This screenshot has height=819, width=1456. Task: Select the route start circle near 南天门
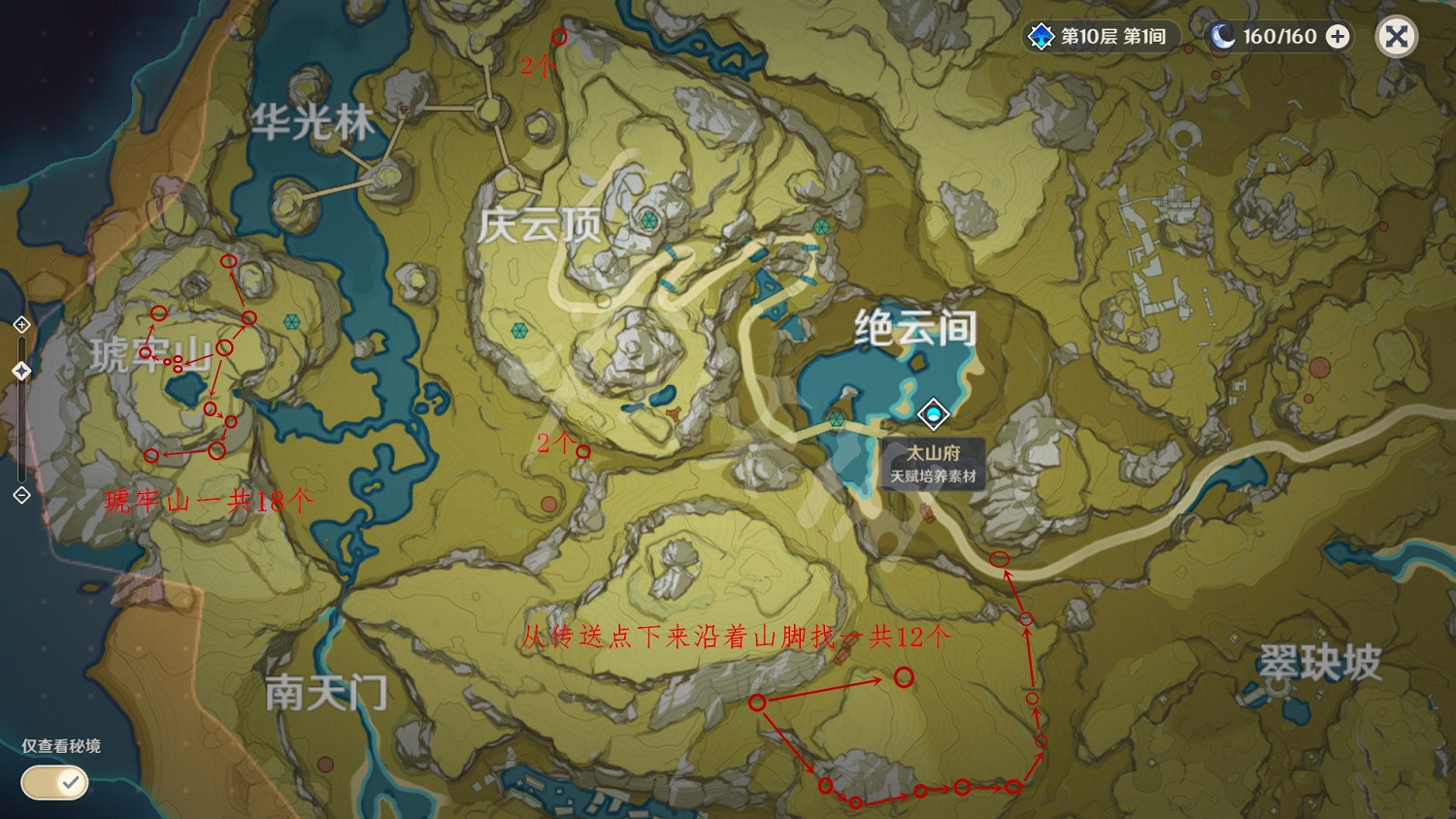click(x=759, y=701)
